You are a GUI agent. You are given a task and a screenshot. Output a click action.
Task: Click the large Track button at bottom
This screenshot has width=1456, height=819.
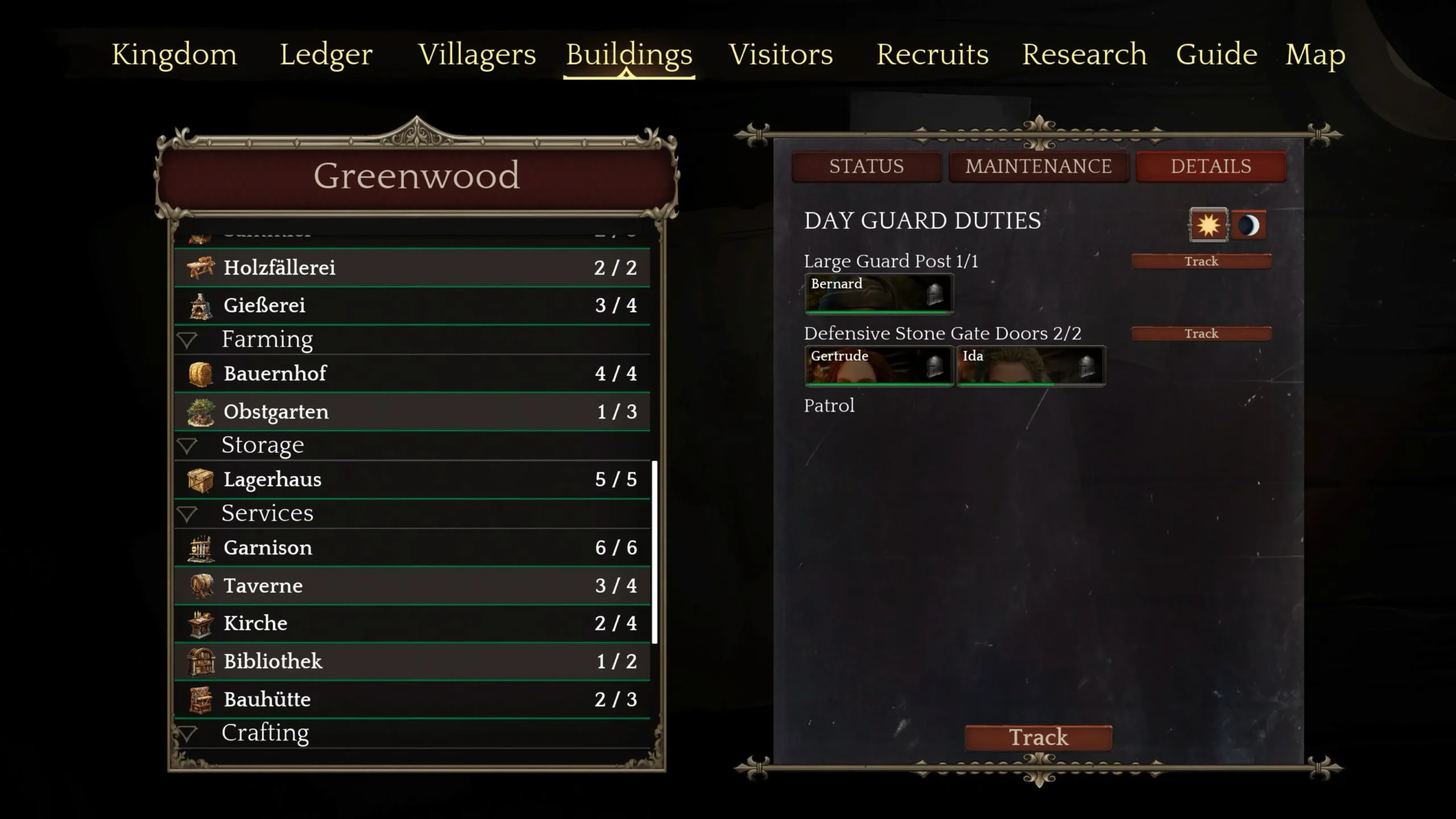click(1039, 737)
